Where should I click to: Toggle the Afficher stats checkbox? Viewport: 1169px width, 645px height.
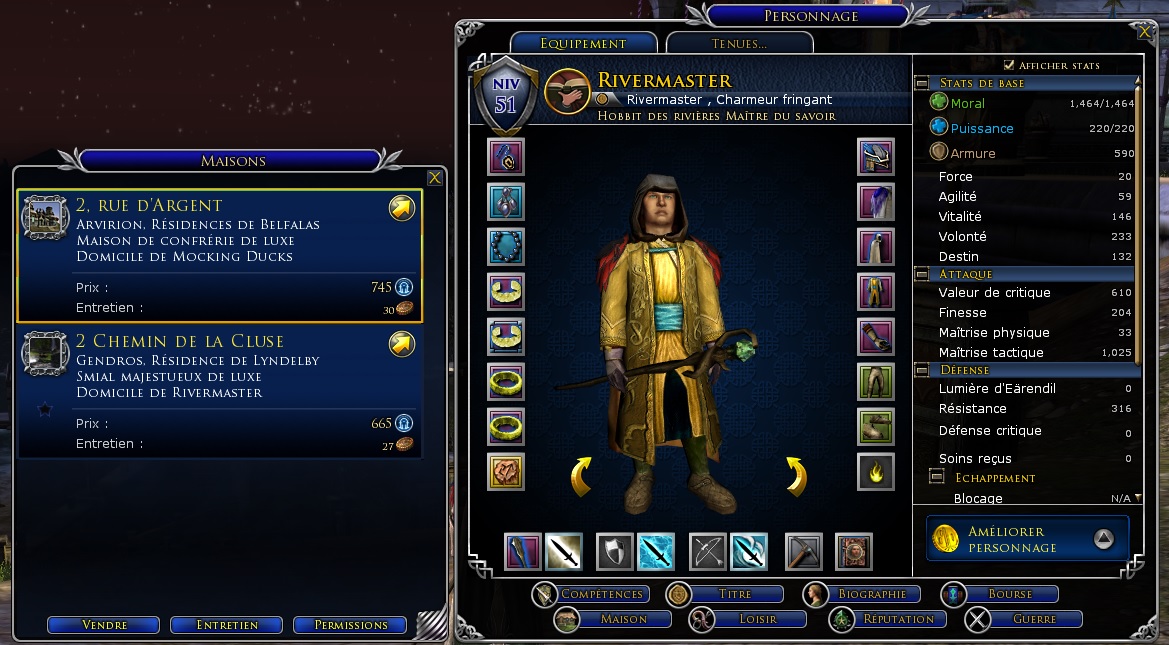point(1009,65)
